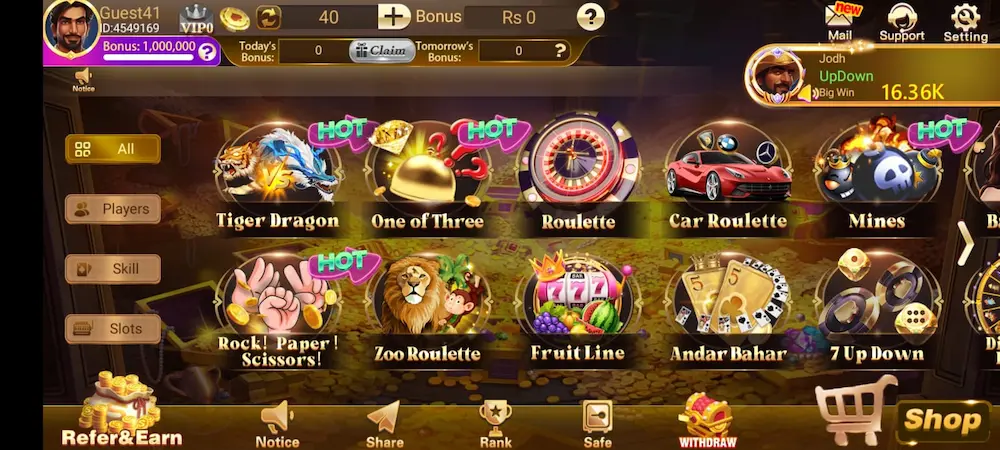Play the Mines game
The width and height of the screenshot is (1000, 450).
coord(875,175)
